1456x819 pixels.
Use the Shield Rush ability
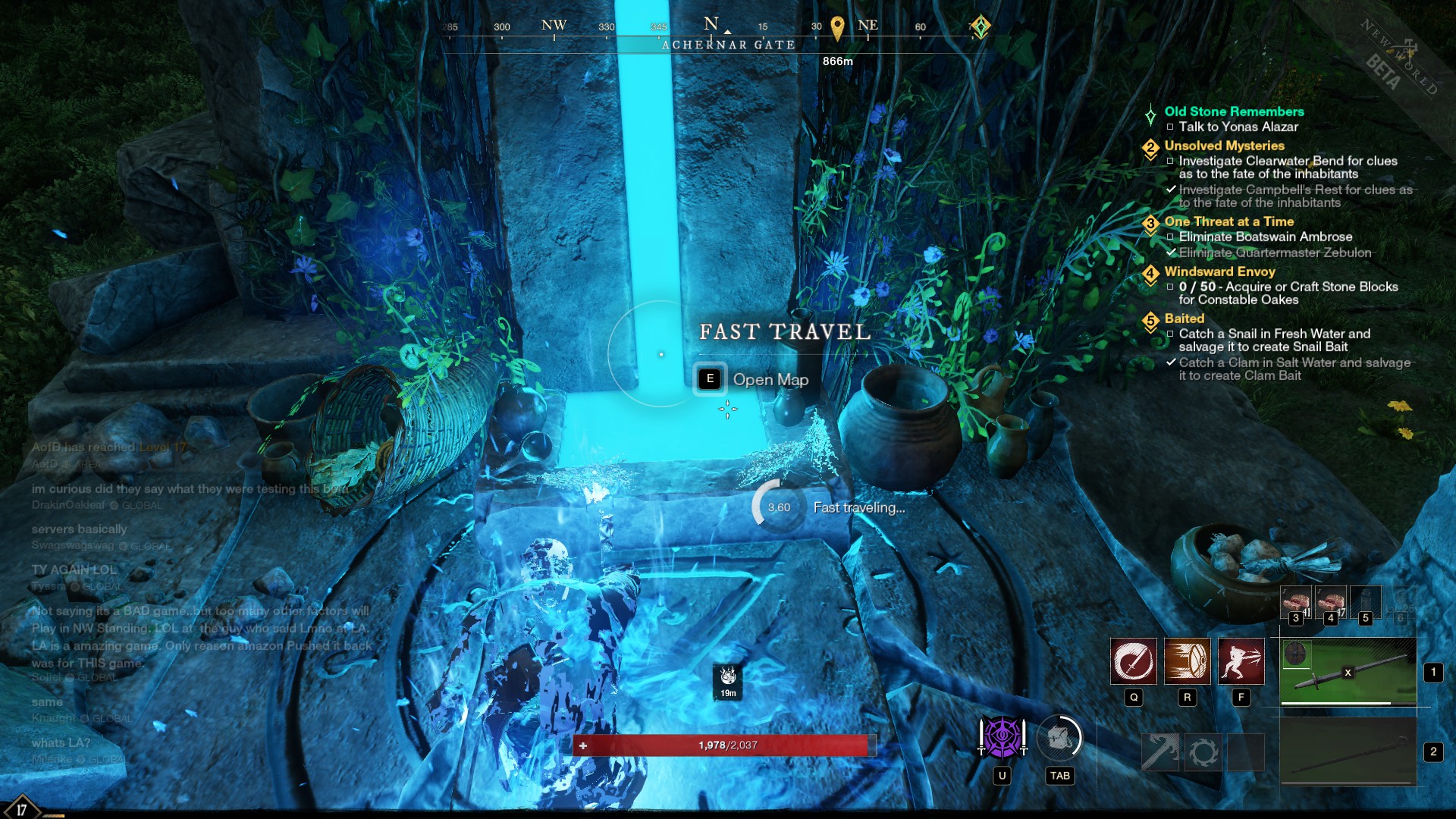1187,661
